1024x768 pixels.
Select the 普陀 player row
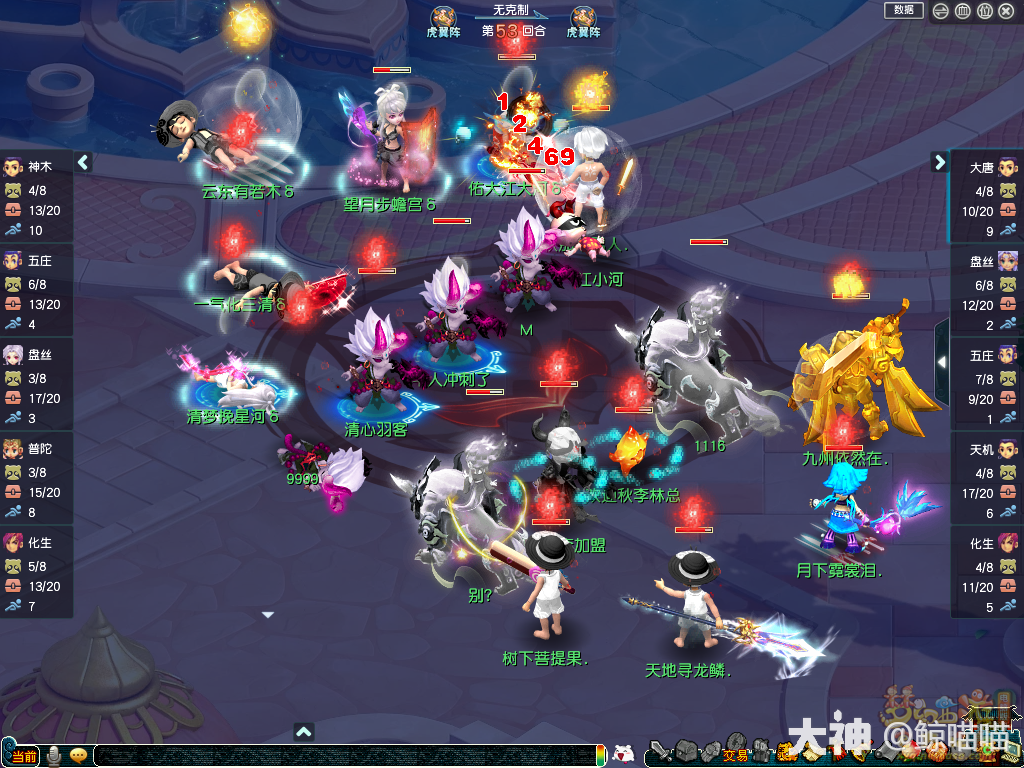[36, 479]
